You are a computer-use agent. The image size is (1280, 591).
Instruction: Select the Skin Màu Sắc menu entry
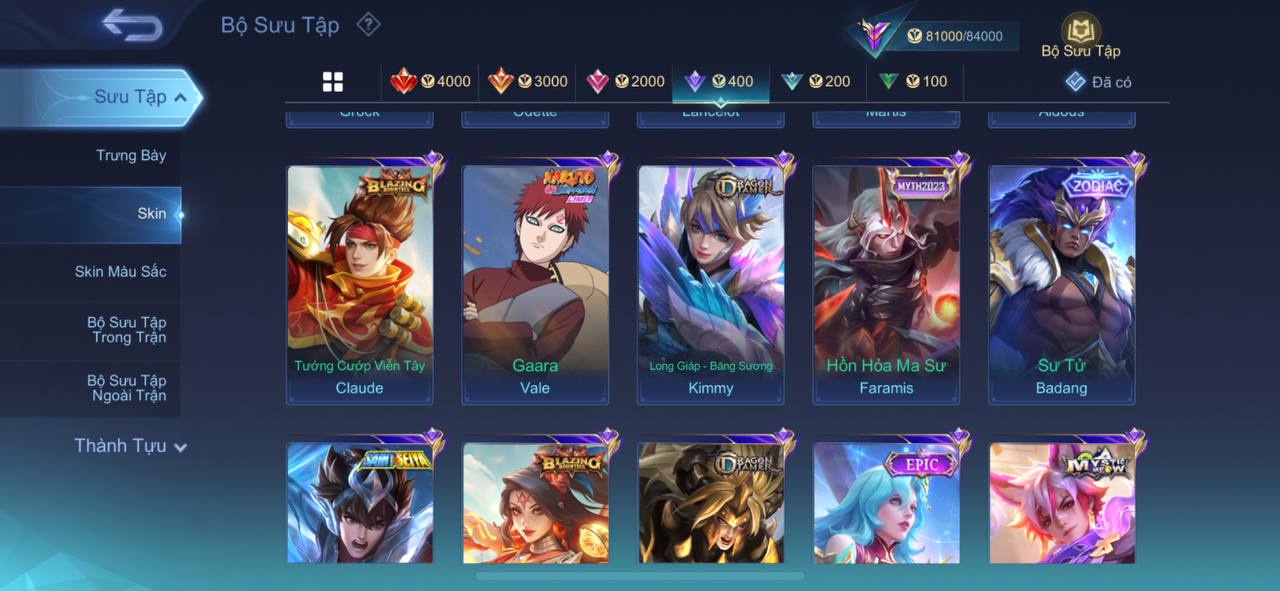120,272
